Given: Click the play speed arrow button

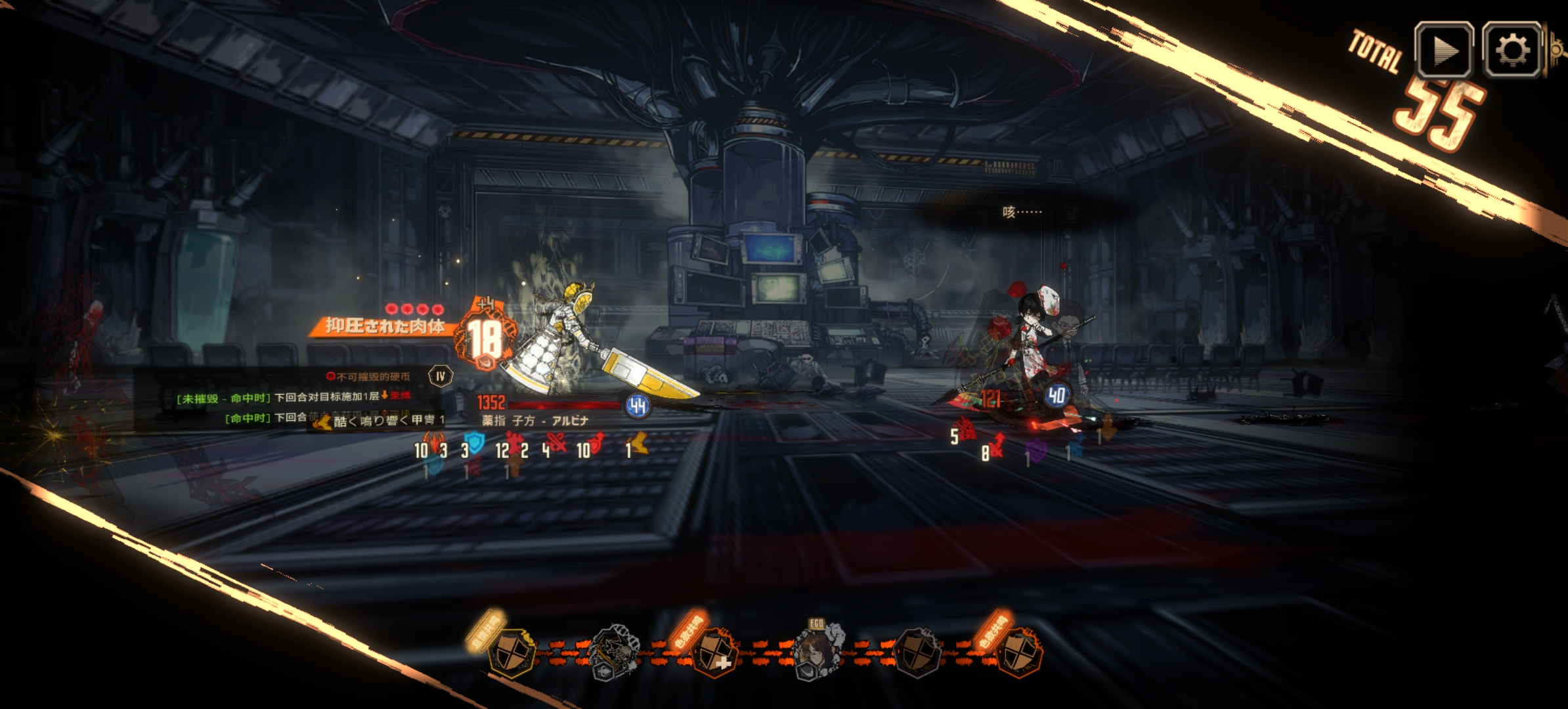Looking at the screenshot, I should coord(1443,51).
